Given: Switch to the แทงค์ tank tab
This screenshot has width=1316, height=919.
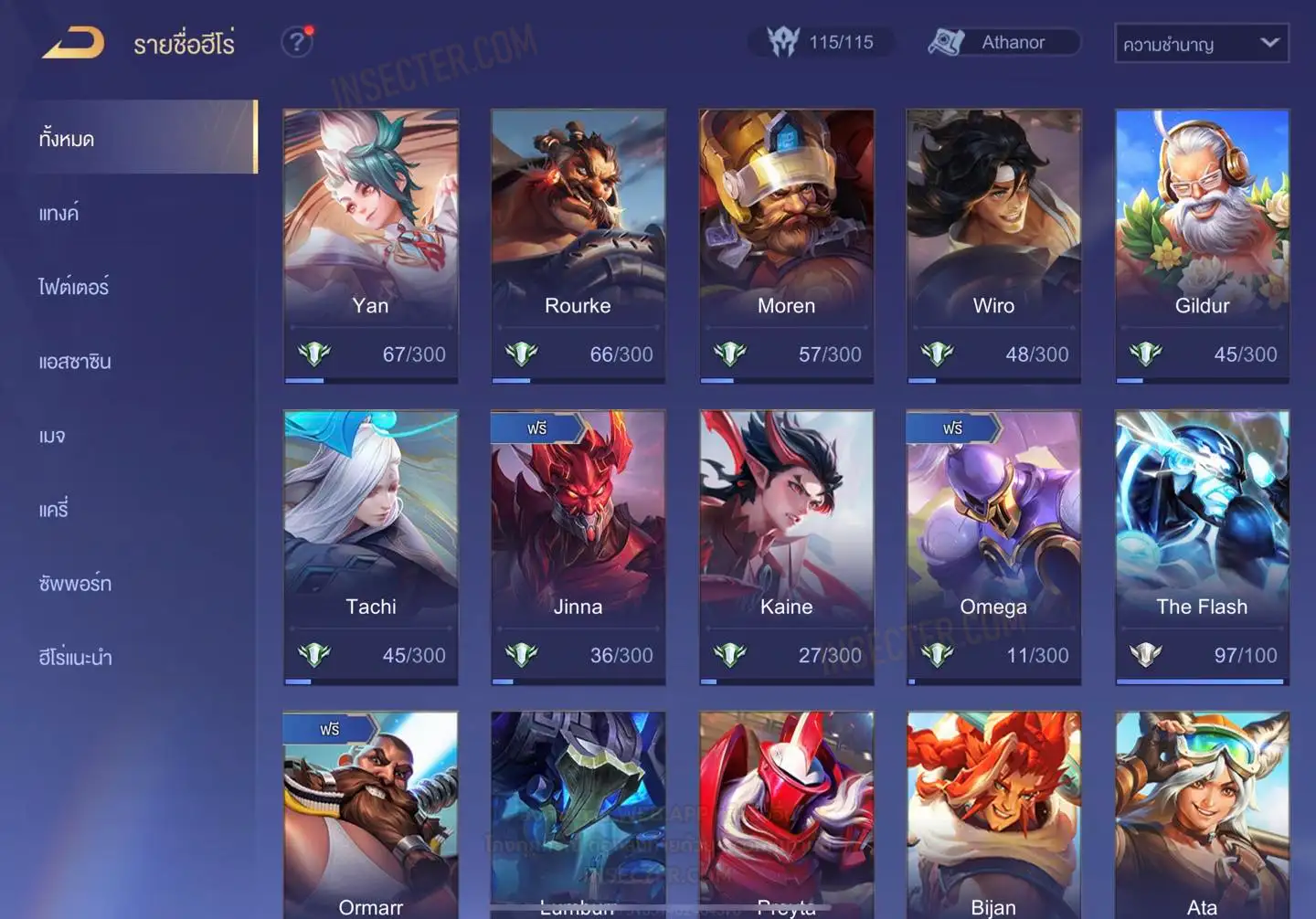Looking at the screenshot, I should coord(59,213).
